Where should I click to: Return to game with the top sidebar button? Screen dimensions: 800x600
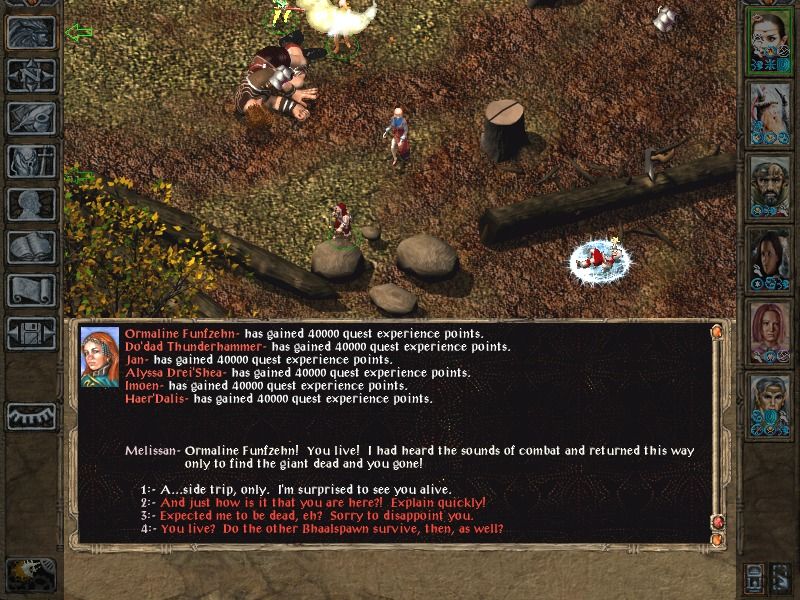31,33
